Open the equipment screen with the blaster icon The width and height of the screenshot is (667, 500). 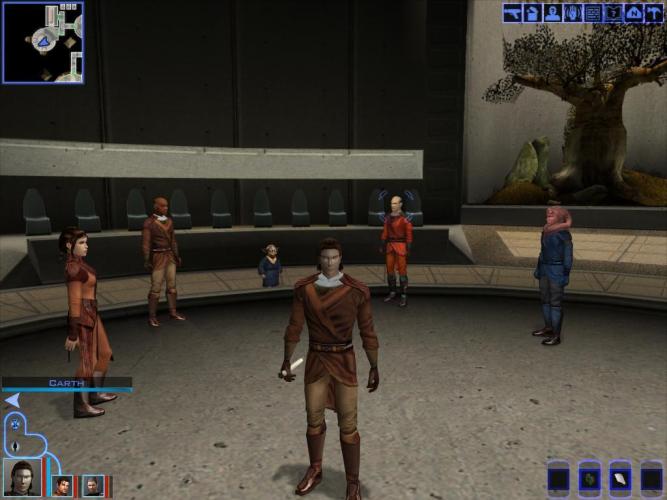pos(513,13)
